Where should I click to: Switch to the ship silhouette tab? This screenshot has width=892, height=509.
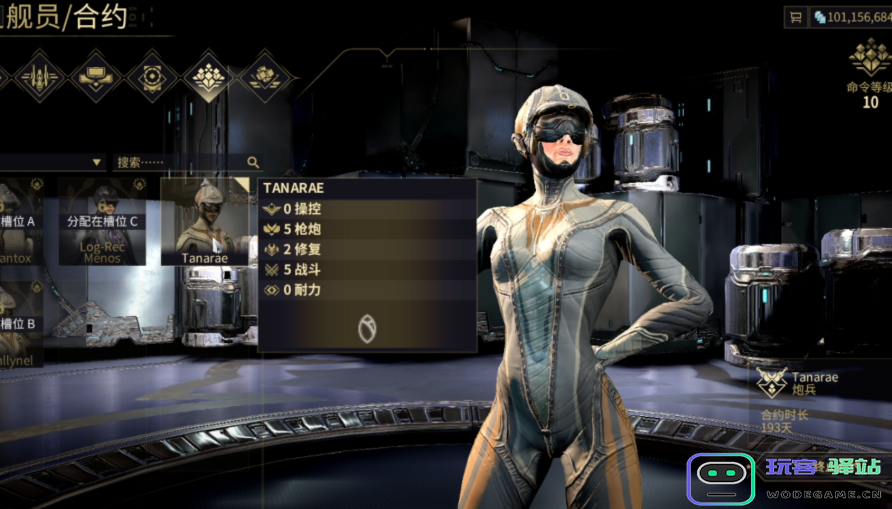[x=38, y=76]
